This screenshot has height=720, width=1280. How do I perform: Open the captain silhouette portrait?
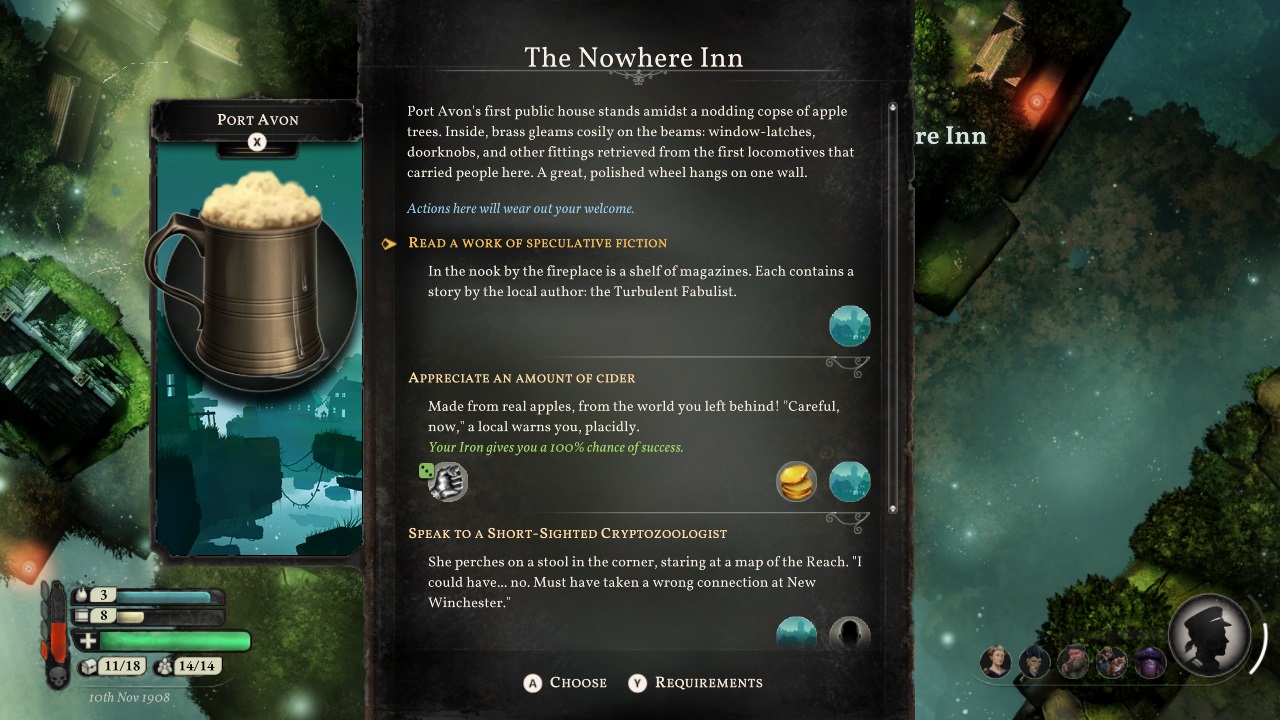pyautogui.click(x=1209, y=634)
